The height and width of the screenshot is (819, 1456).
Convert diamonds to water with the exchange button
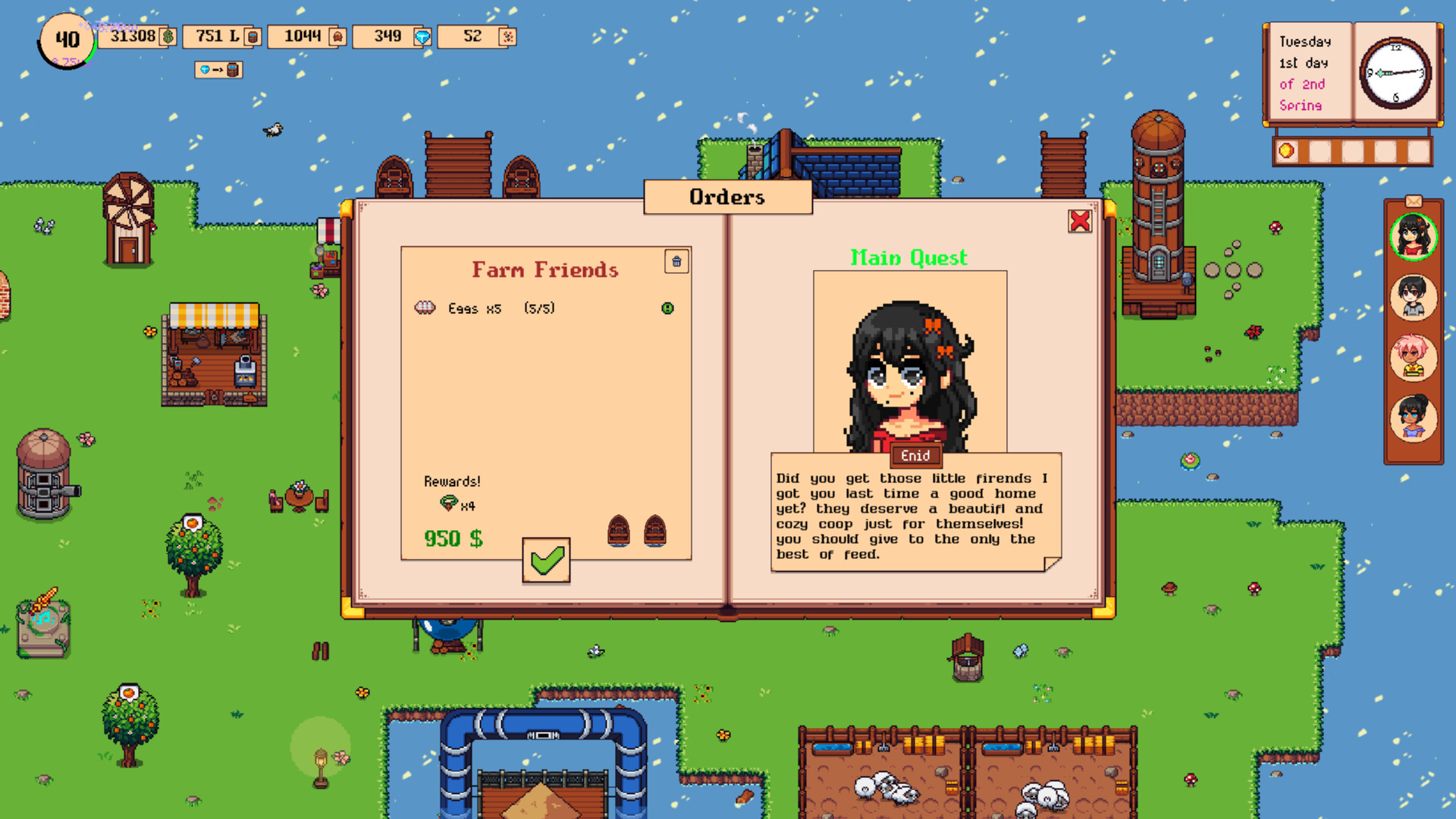click(x=218, y=70)
